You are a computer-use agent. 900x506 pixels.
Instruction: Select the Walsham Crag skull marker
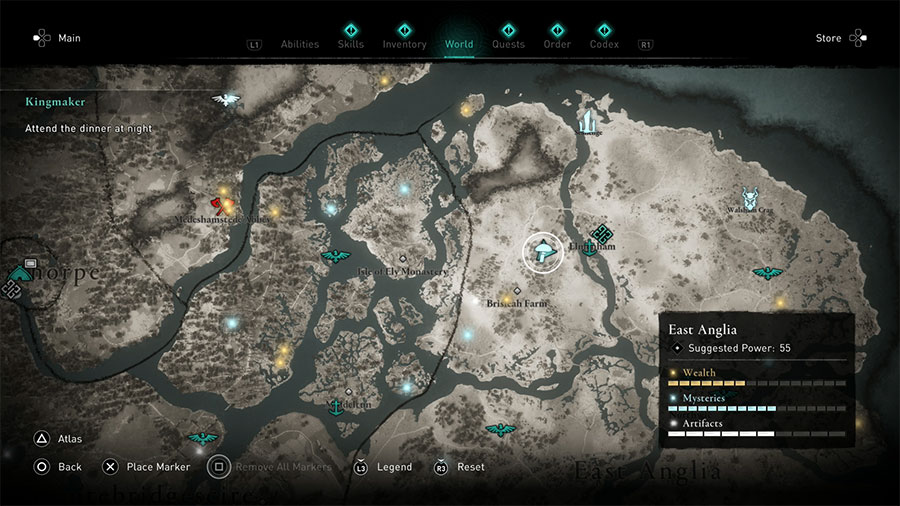[750, 198]
